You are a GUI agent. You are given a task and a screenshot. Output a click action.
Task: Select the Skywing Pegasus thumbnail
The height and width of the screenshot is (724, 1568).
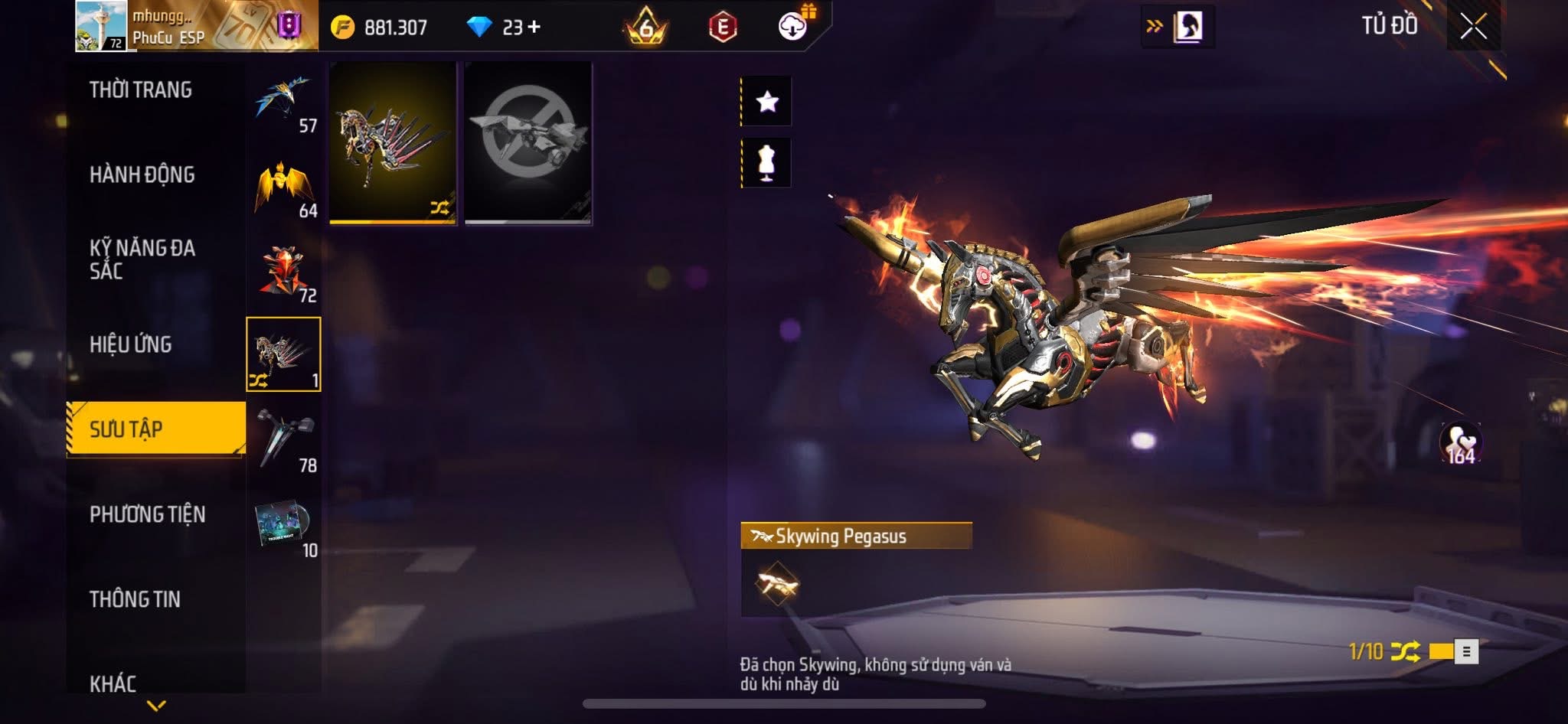393,143
